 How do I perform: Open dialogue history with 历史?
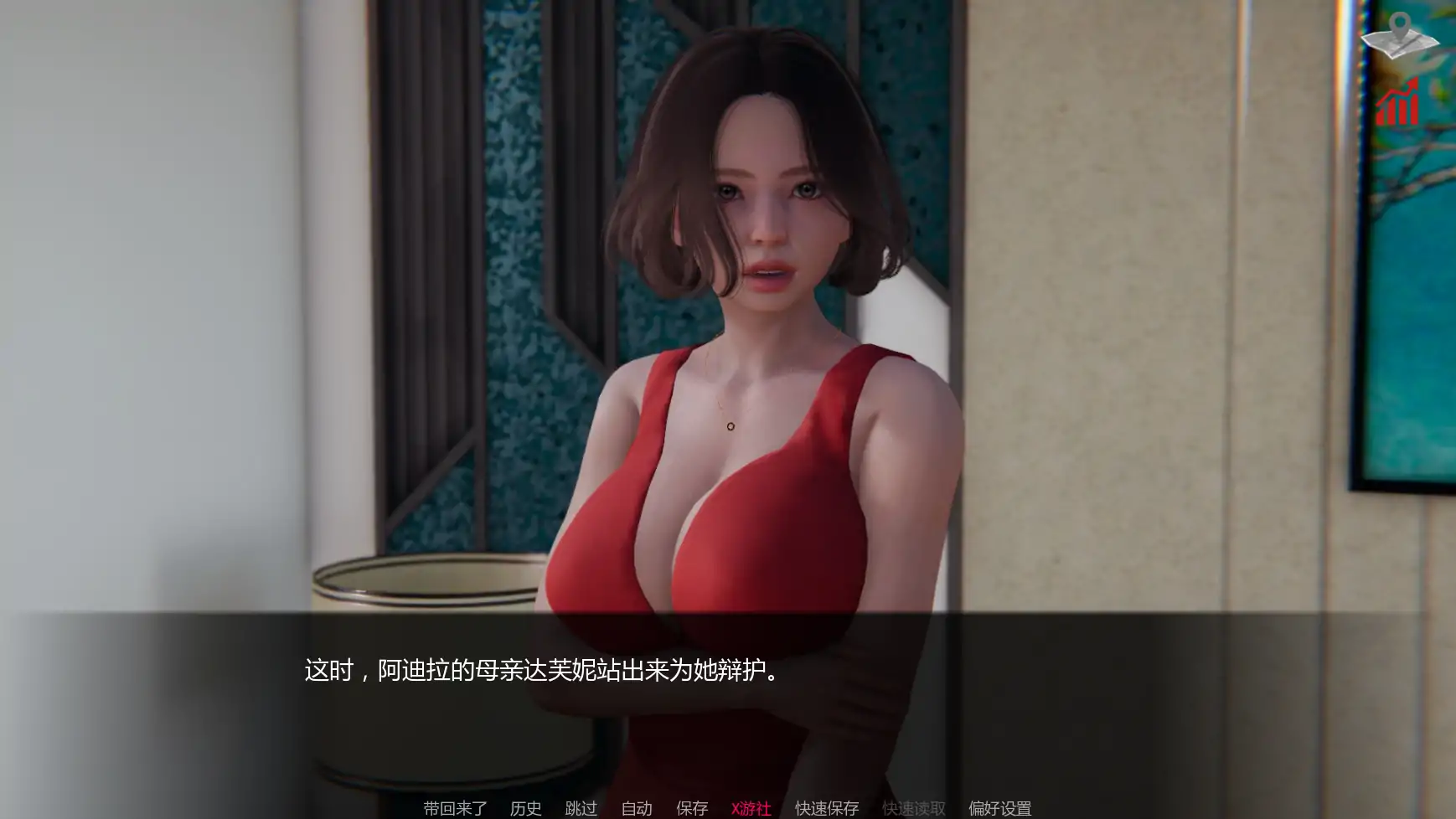(526, 809)
